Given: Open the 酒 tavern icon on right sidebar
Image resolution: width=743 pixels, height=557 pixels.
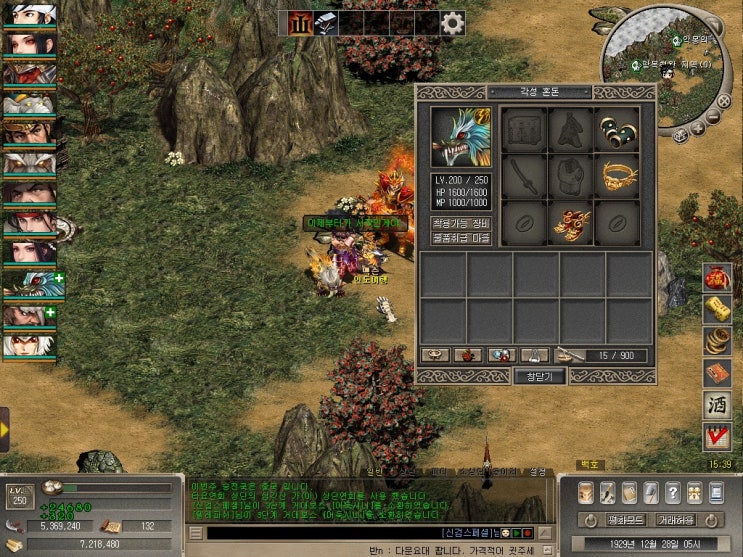Looking at the screenshot, I should pos(716,406).
